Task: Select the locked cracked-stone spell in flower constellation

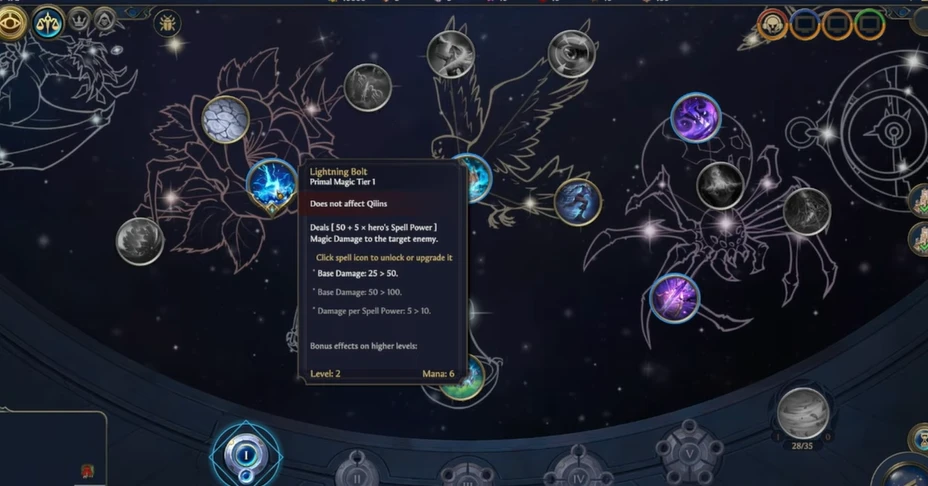Action: 225,120
